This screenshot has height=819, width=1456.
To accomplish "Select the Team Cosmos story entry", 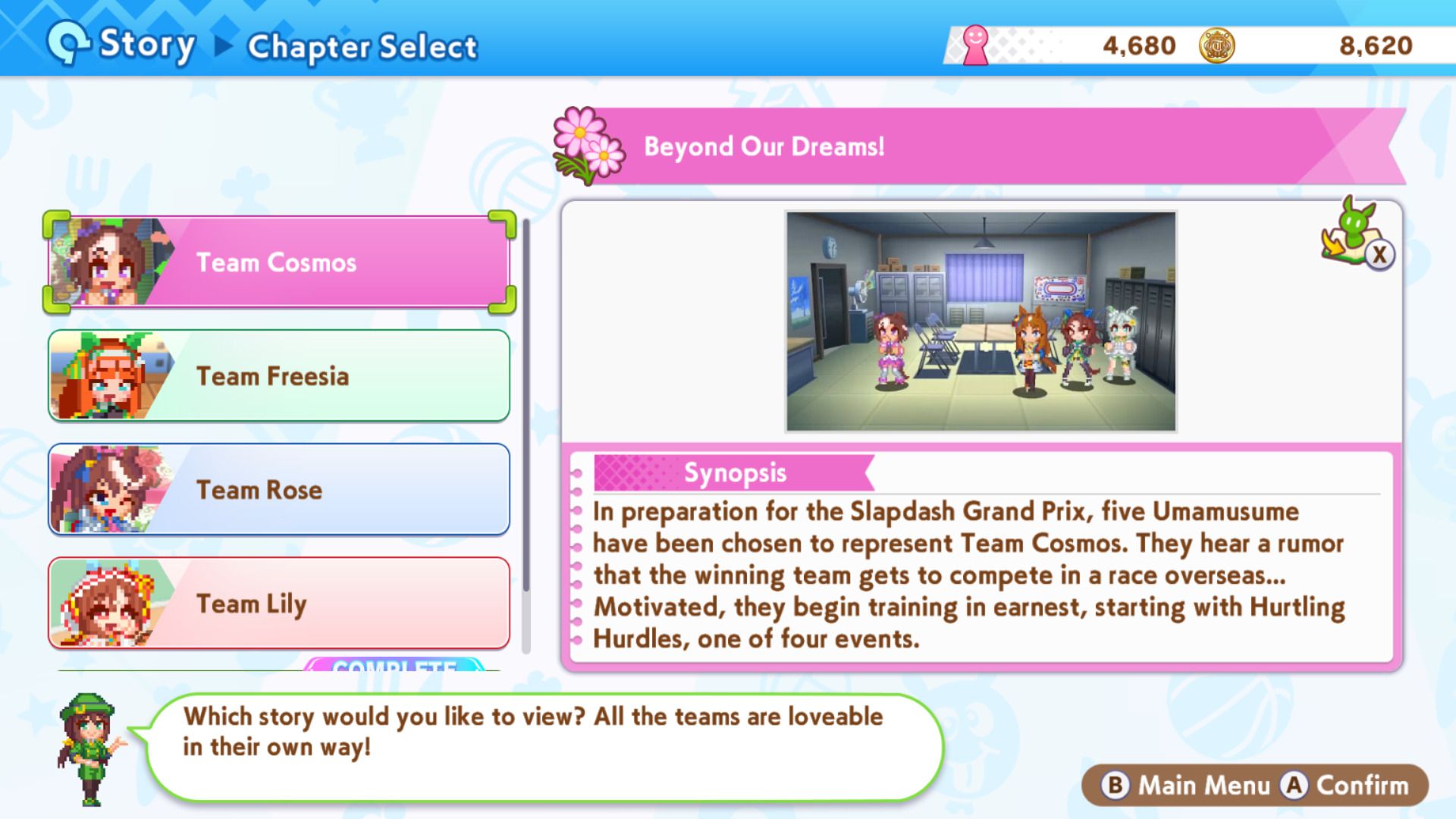I will tap(303, 262).
